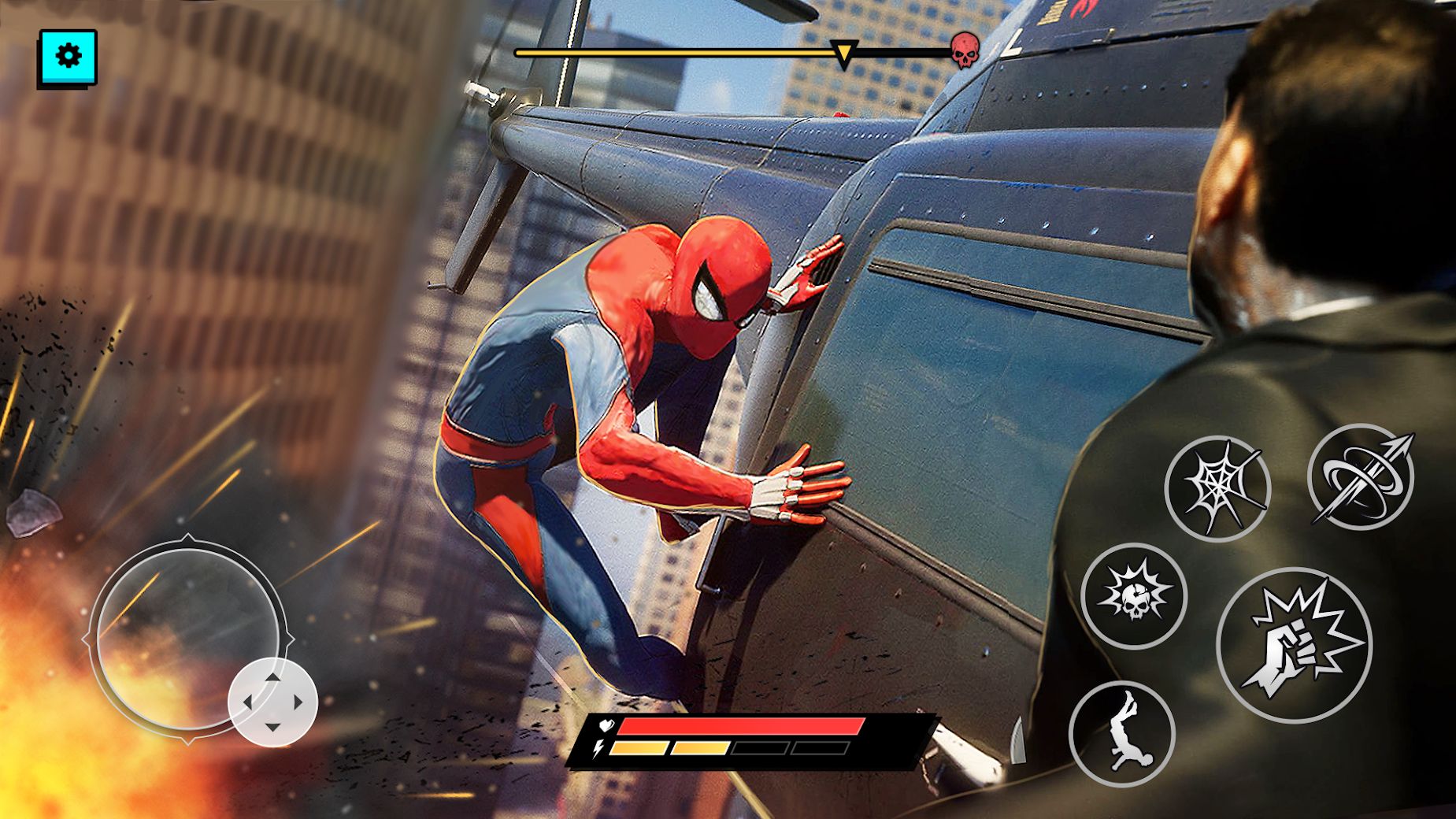Open the game settings gear
The width and height of the screenshot is (1456, 819).
[x=69, y=55]
